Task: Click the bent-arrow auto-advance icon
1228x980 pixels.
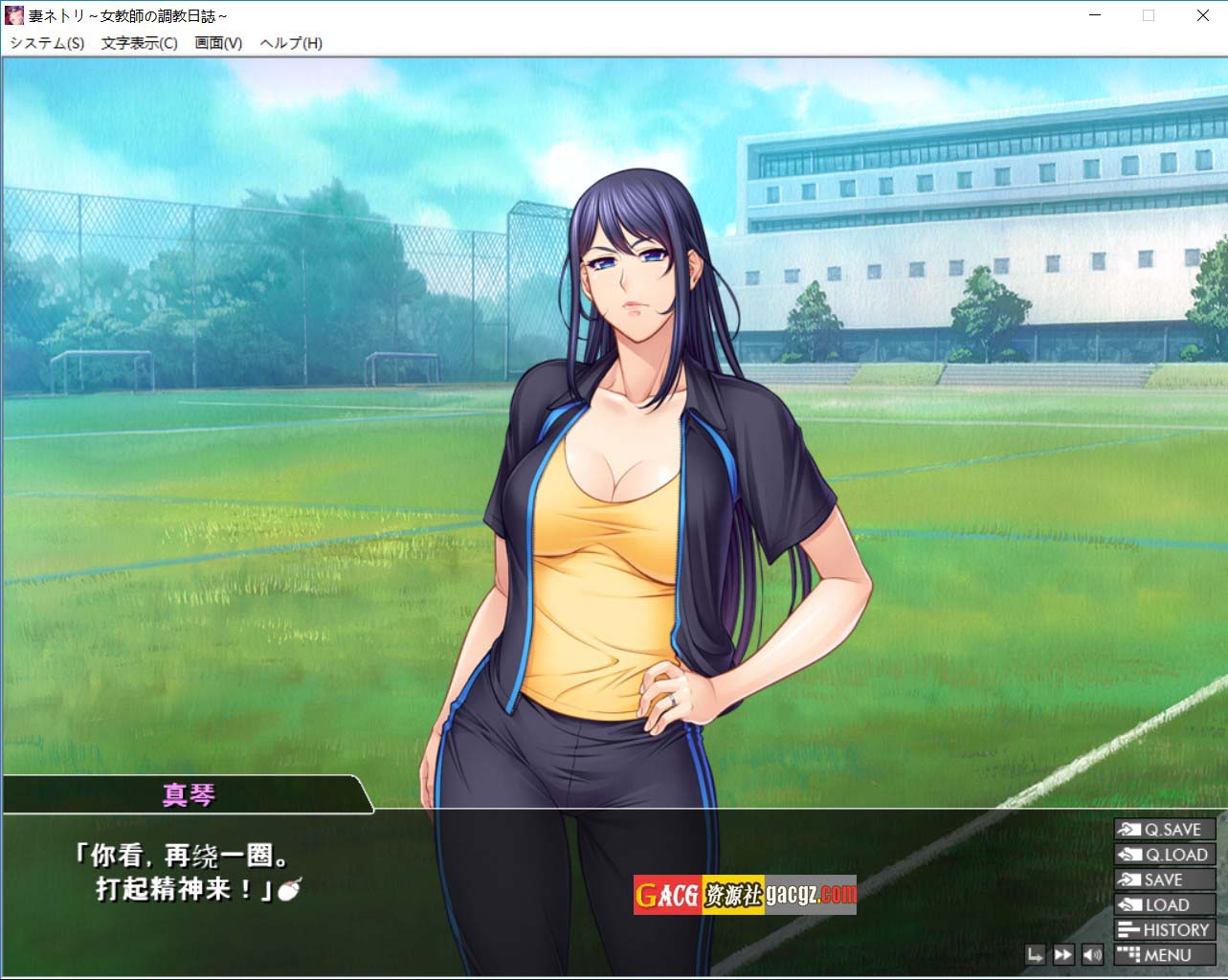Action: [1035, 954]
